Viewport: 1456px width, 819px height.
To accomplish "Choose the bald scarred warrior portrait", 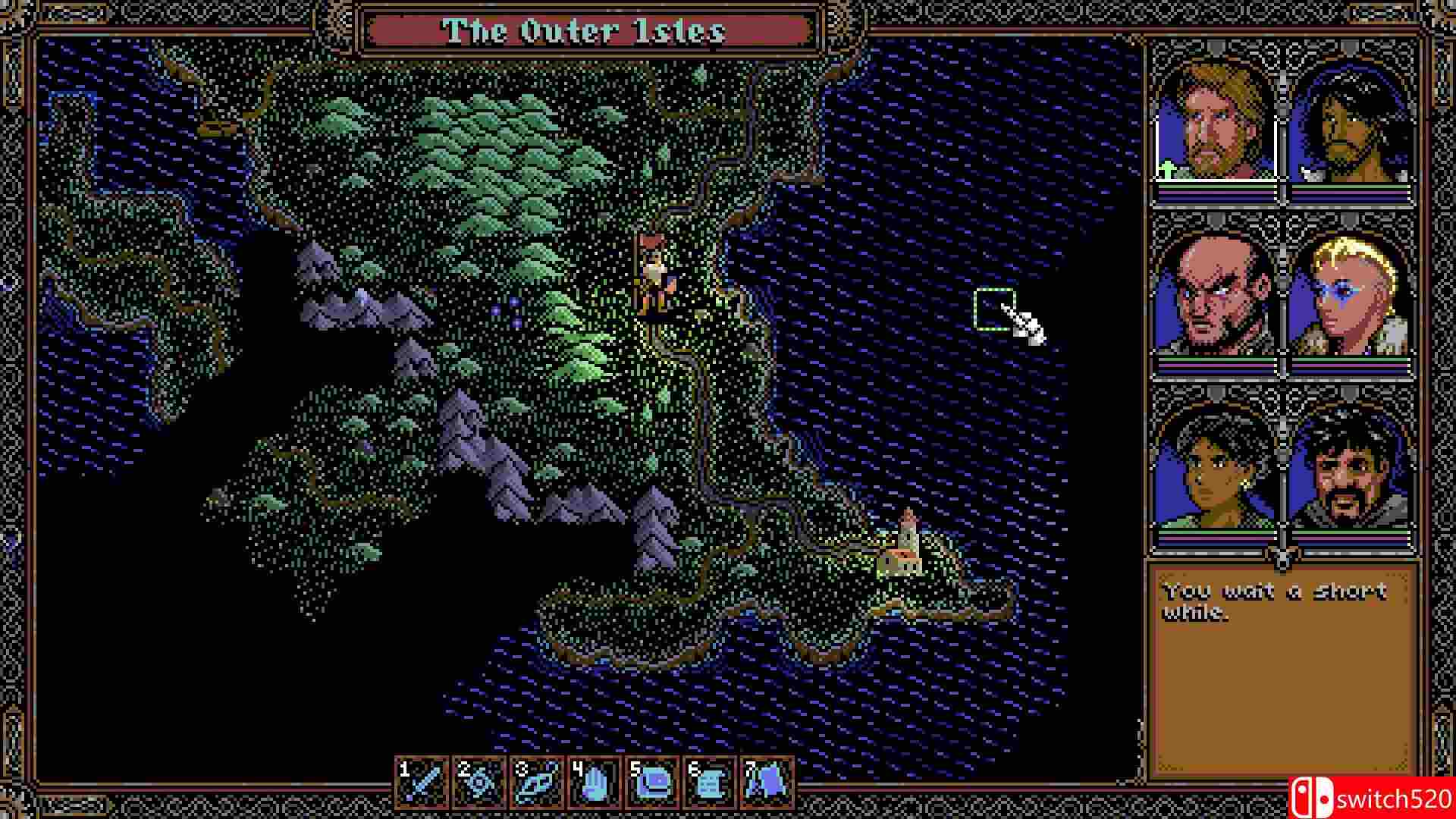I will point(1216,296).
